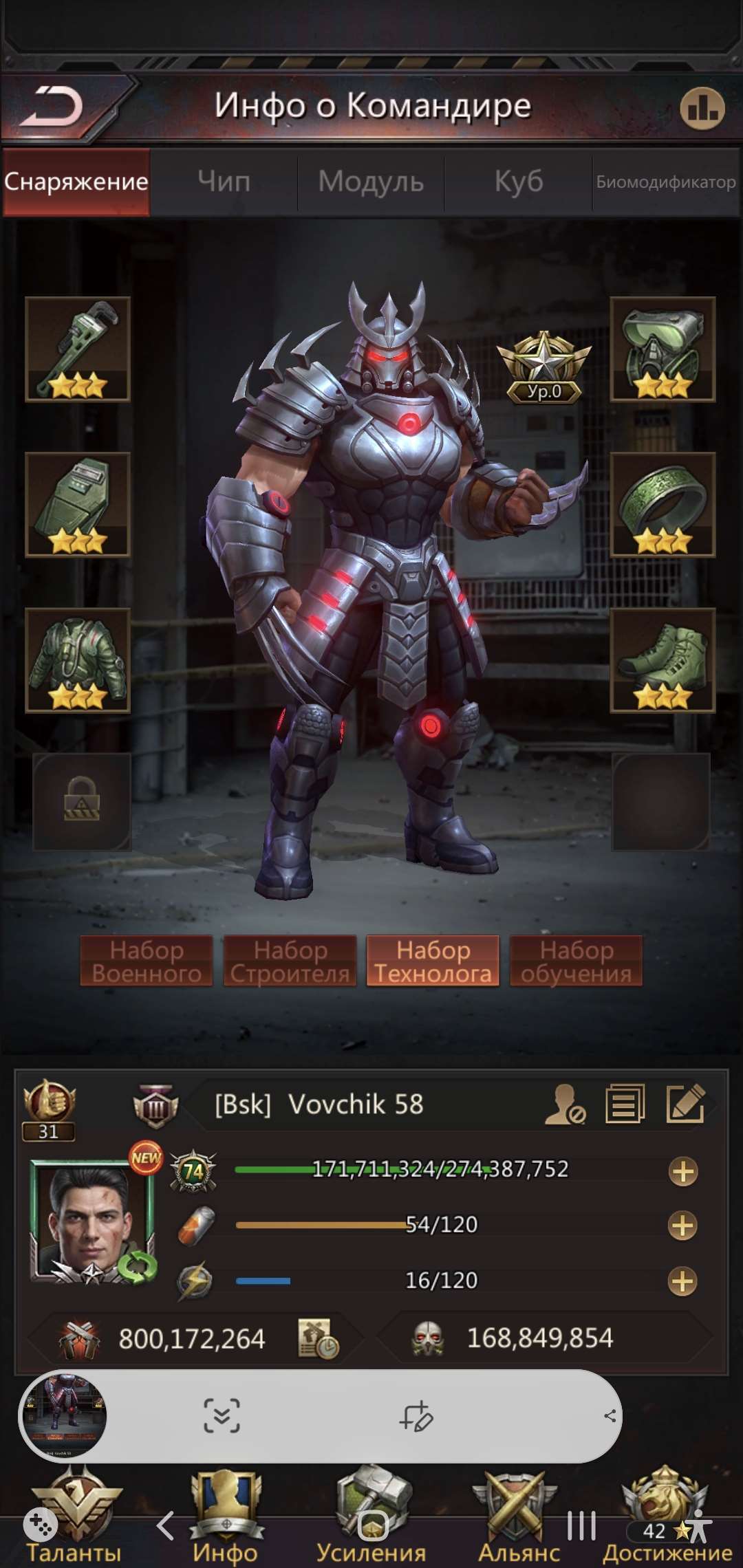Select the pipe wrench equipment slot
743x1568 pixels.
[78, 349]
